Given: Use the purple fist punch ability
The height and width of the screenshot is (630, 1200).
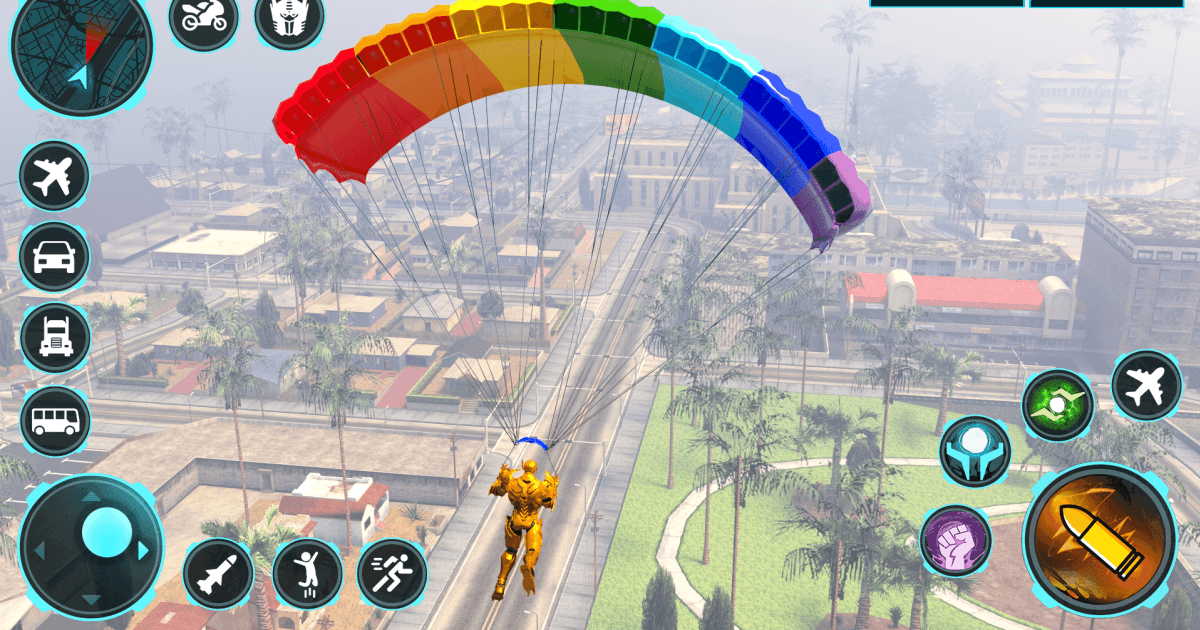Looking at the screenshot, I should coord(956,541).
